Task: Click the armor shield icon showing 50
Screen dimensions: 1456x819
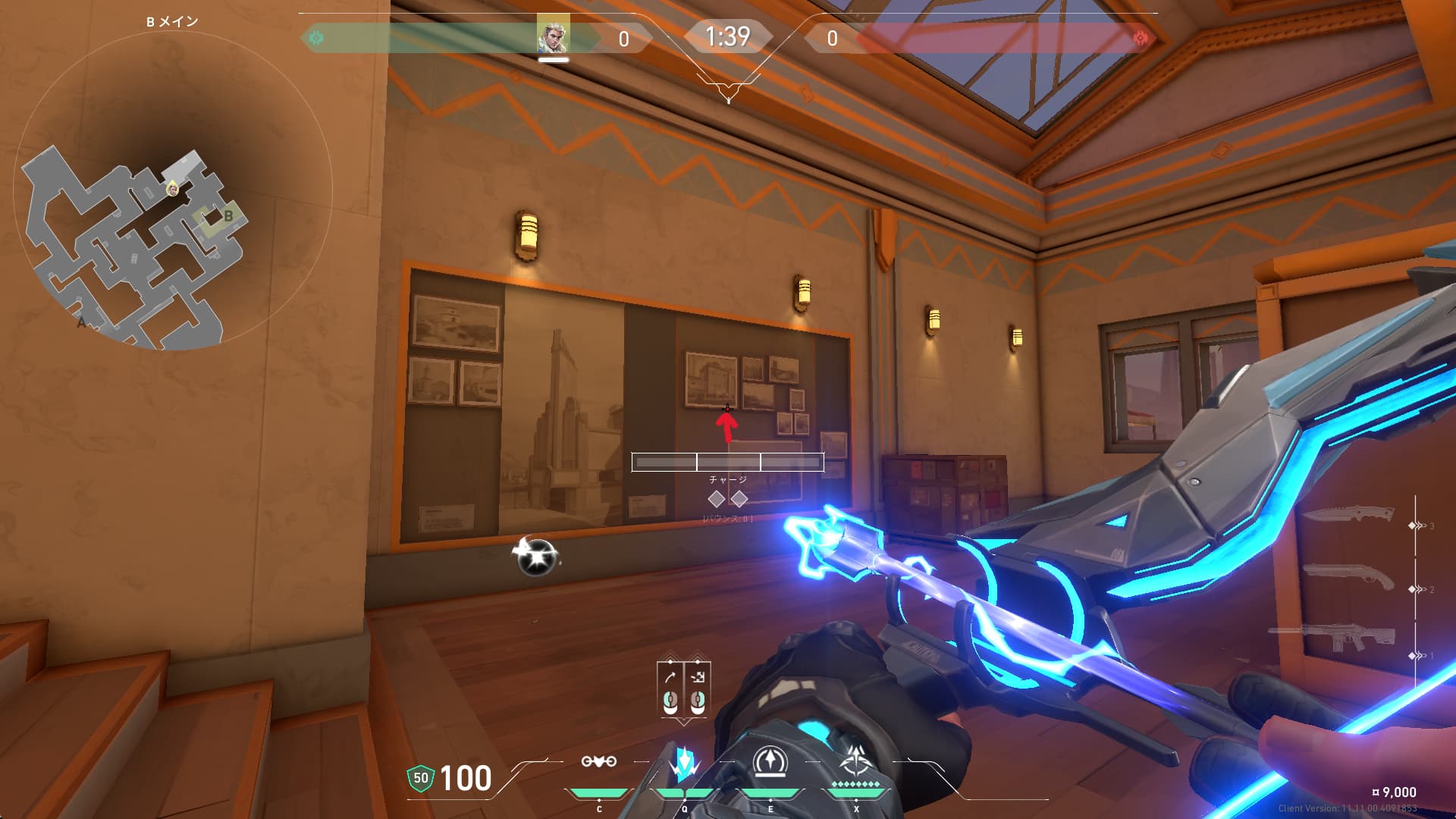Action: pyautogui.click(x=420, y=778)
